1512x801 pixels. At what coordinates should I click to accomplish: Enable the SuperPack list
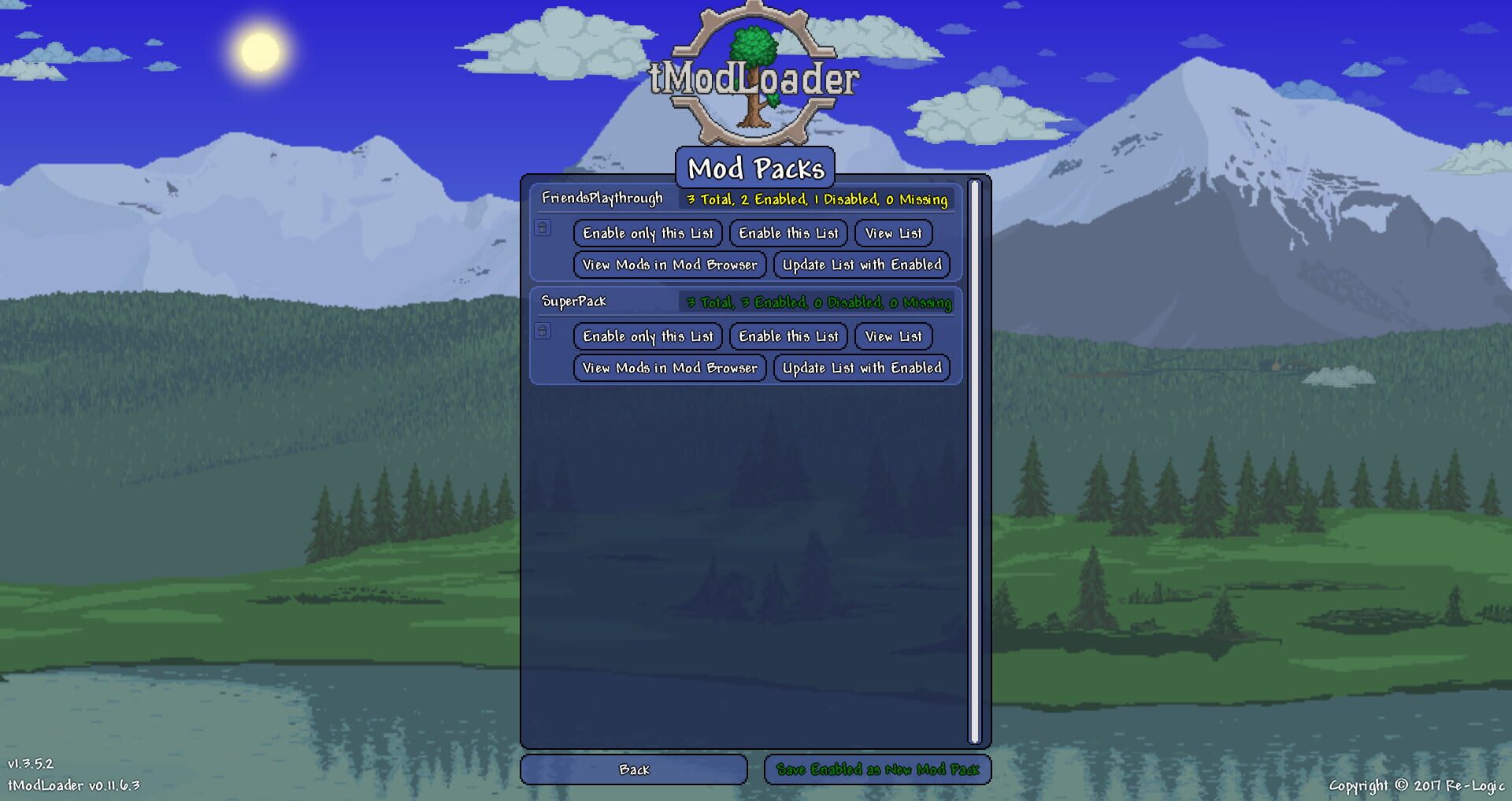tap(787, 336)
